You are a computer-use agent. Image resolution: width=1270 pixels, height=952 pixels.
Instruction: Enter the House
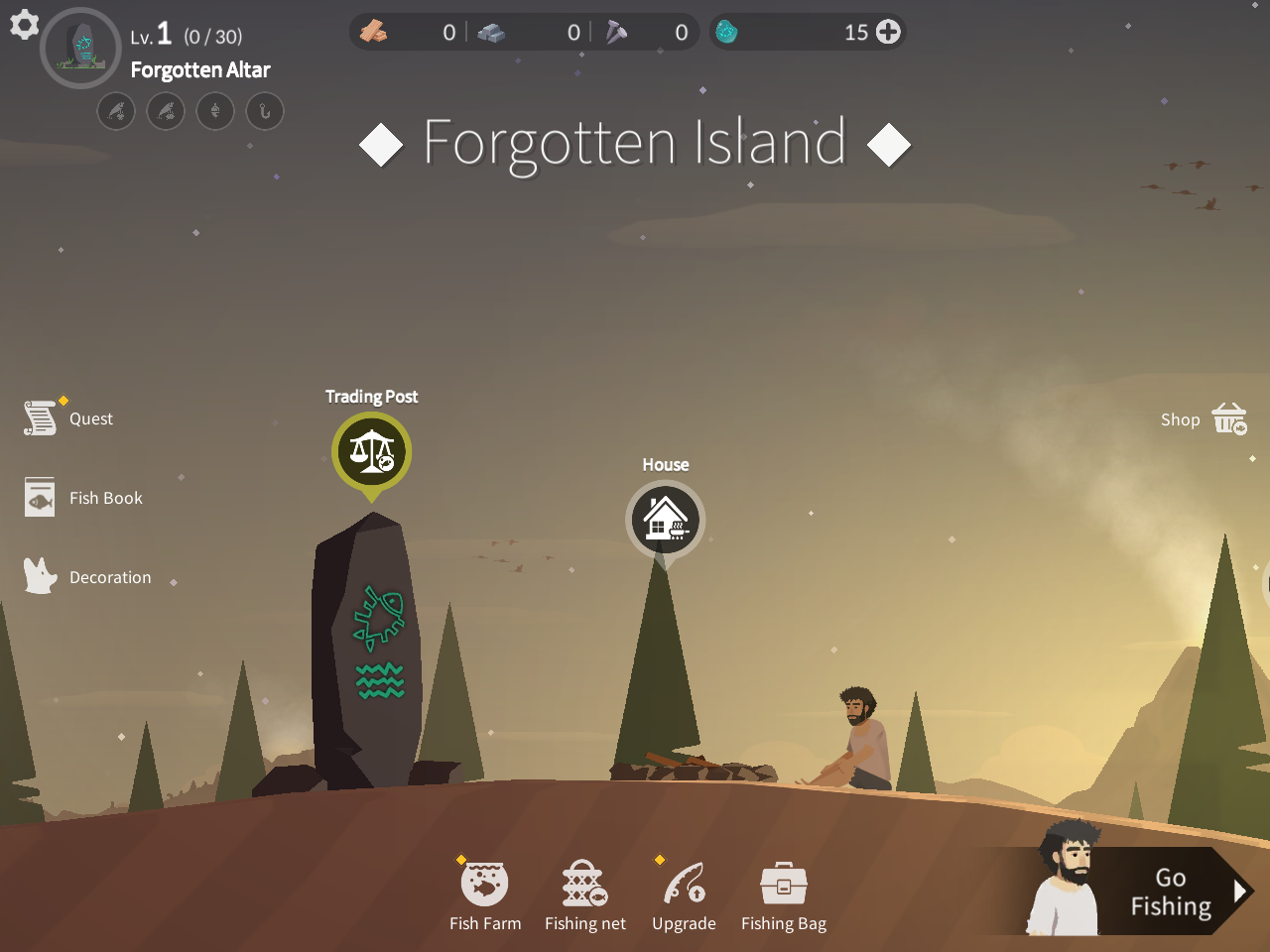click(665, 519)
